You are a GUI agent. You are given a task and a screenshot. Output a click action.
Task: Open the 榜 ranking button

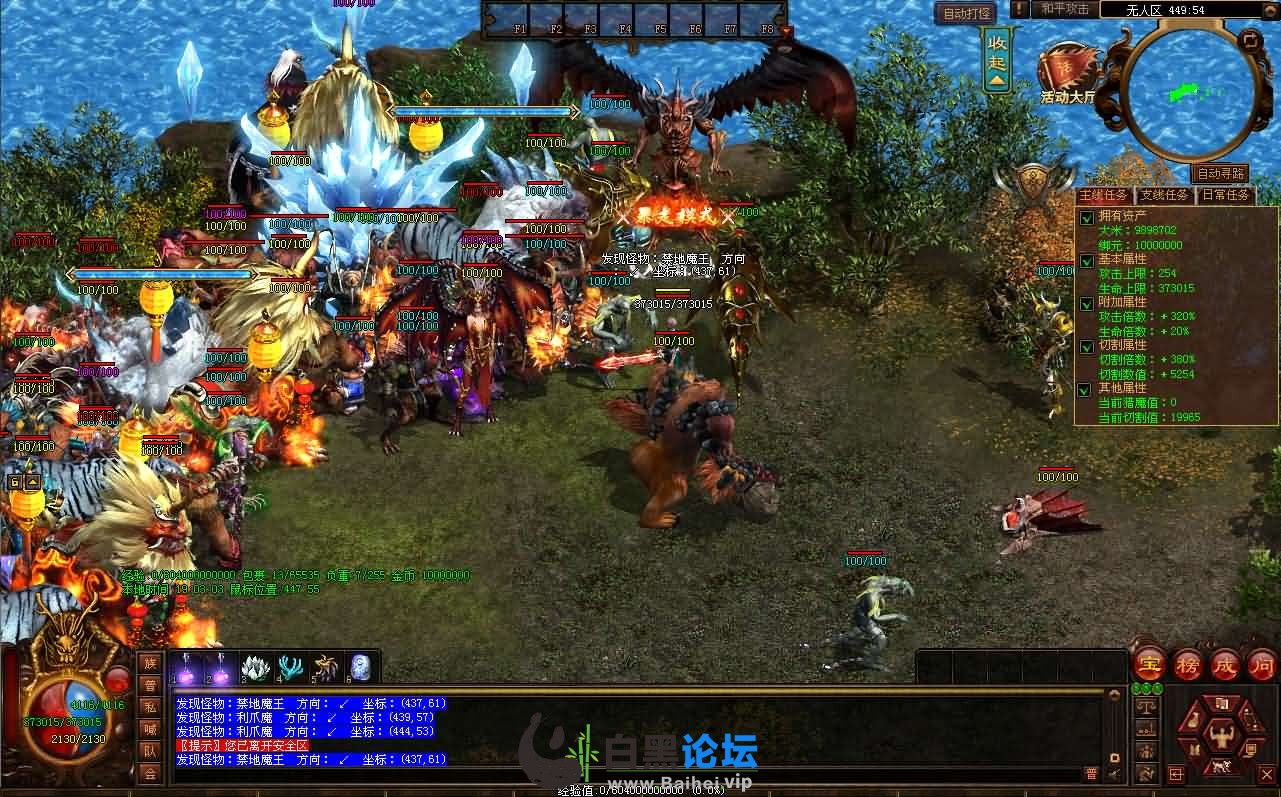[x=1187, y=664]
